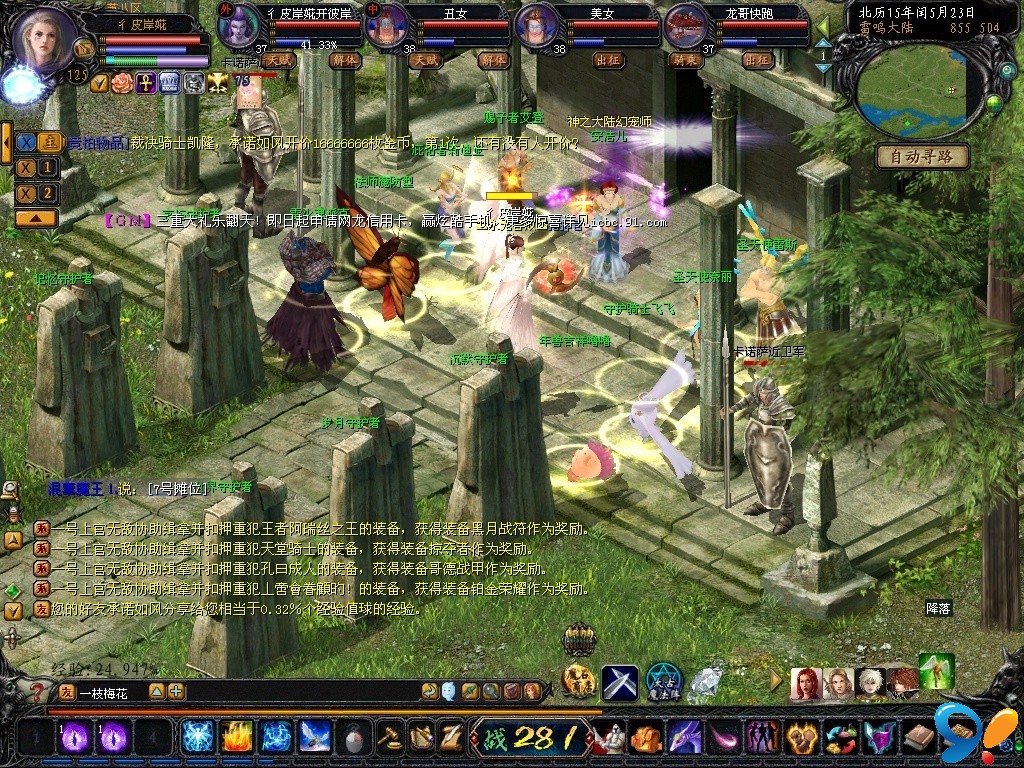Click the 自动寻路 auto-pathfinding button
The width and height of the screenshot is (1024, 768).
click(x=922, y=156)
